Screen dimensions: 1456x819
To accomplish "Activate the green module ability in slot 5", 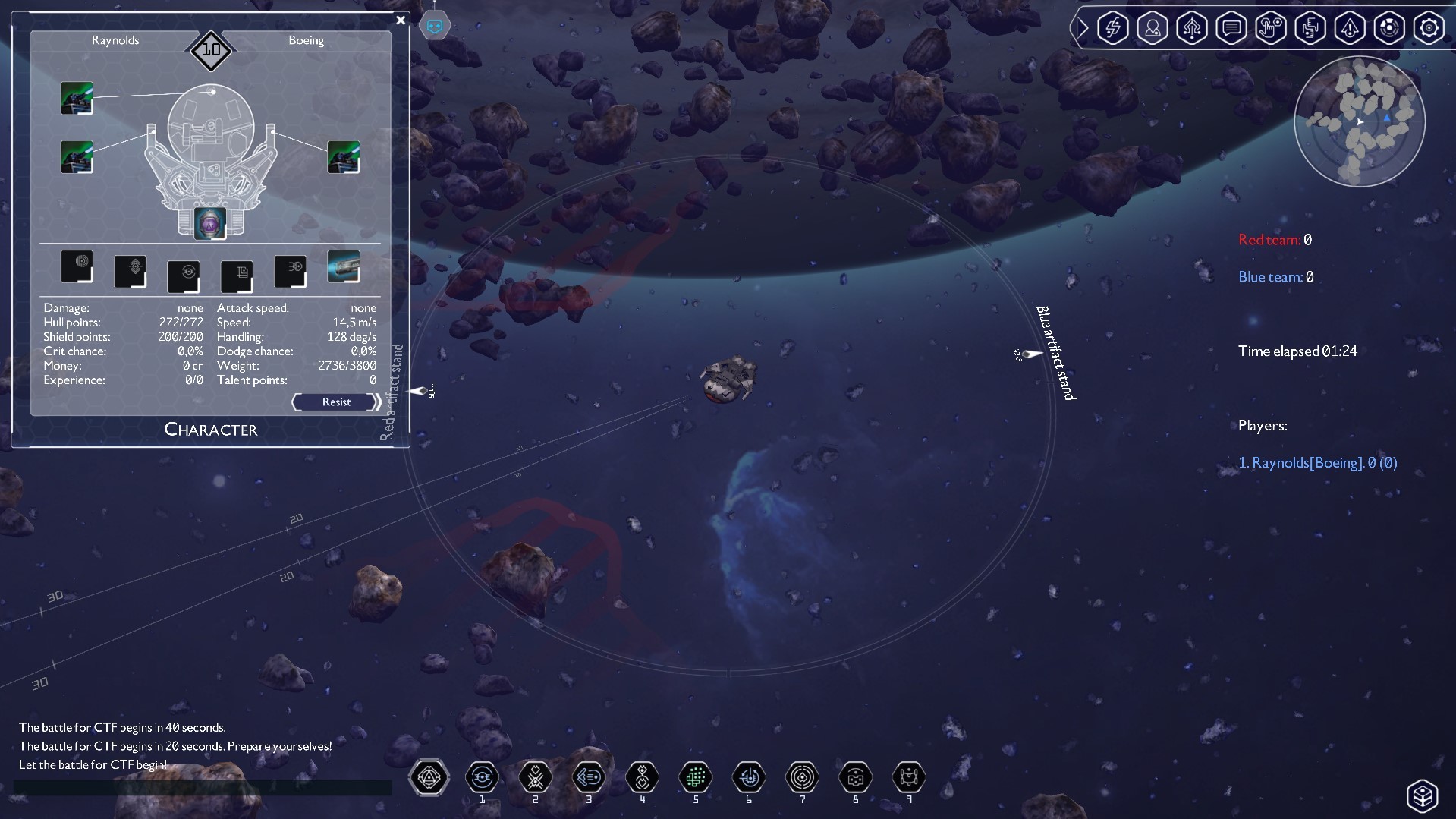I will [695, 777].
